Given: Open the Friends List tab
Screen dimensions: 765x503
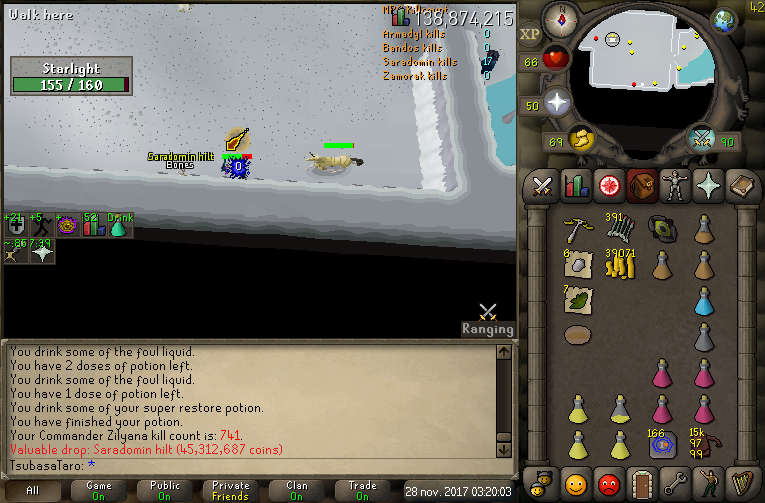Looking at the screenshot, I should (x=576, y=483).
